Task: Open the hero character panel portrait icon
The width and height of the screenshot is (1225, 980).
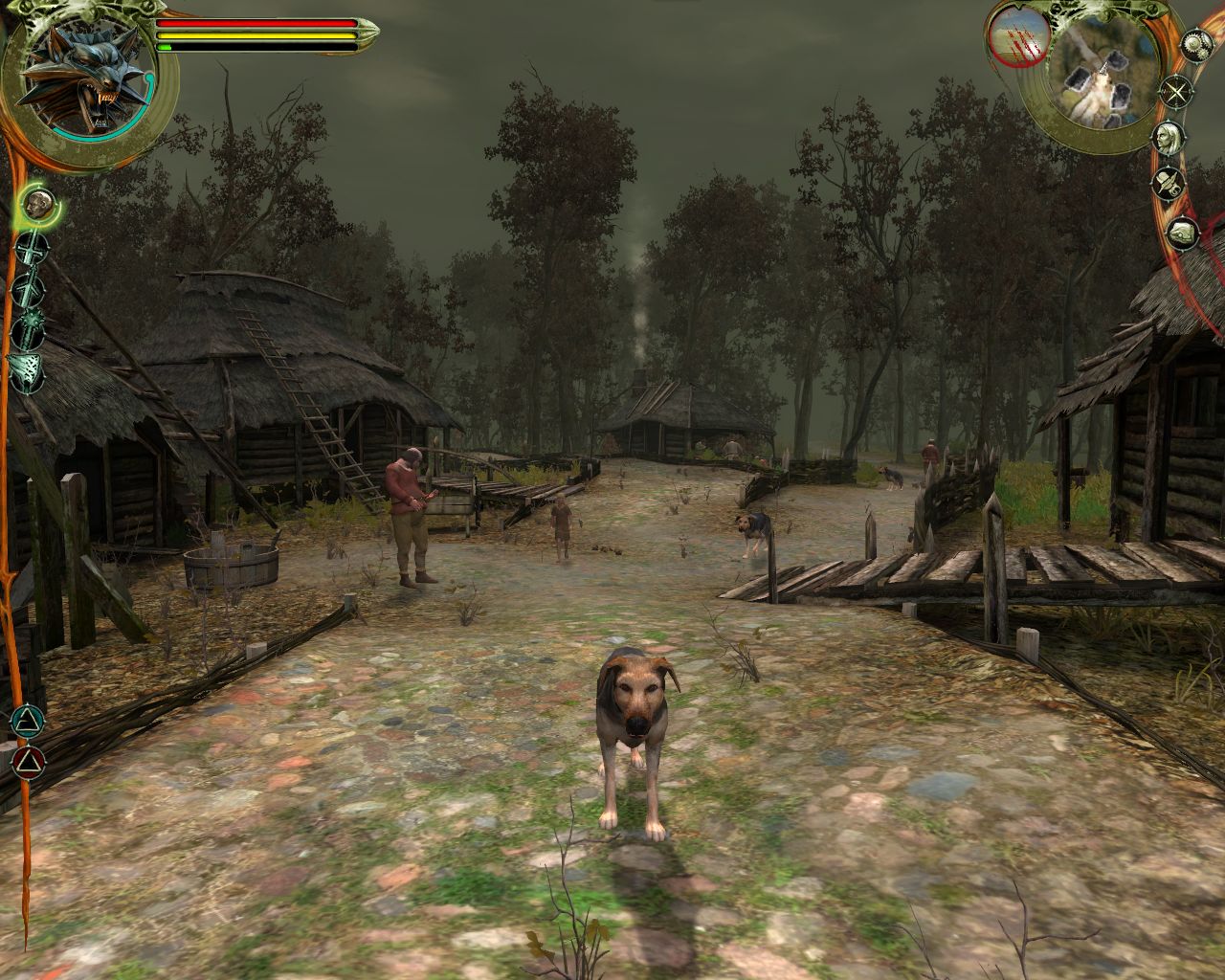Action: tap(1167, 137)
